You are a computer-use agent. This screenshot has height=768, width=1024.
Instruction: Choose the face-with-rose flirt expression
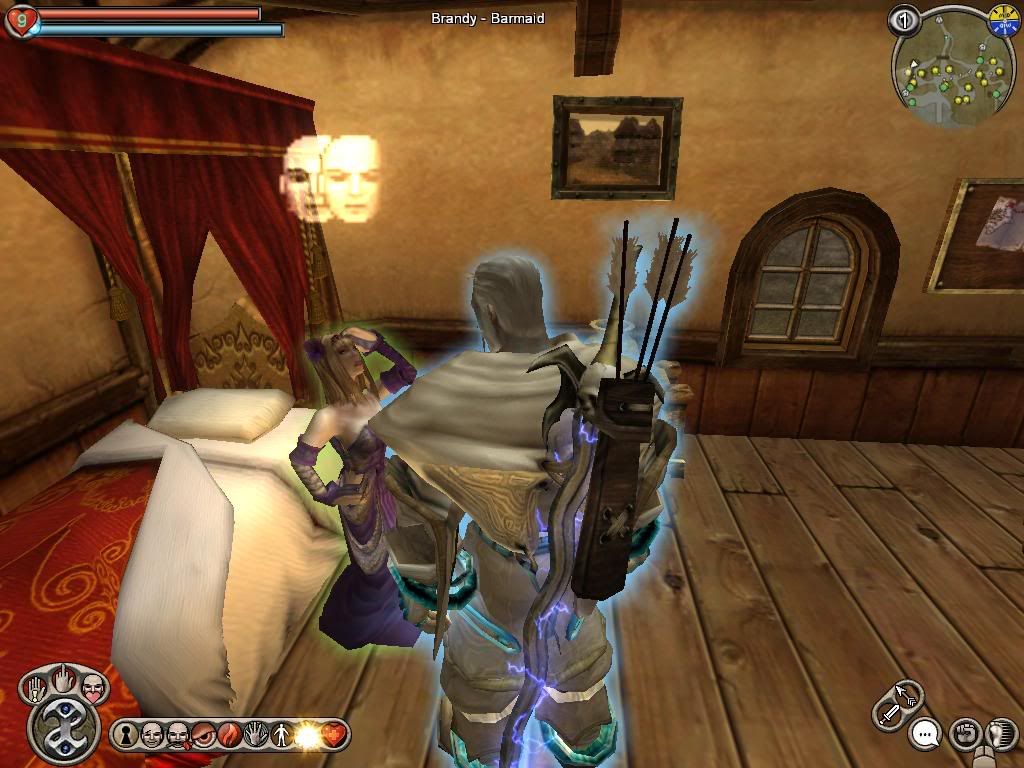(177, 735)
